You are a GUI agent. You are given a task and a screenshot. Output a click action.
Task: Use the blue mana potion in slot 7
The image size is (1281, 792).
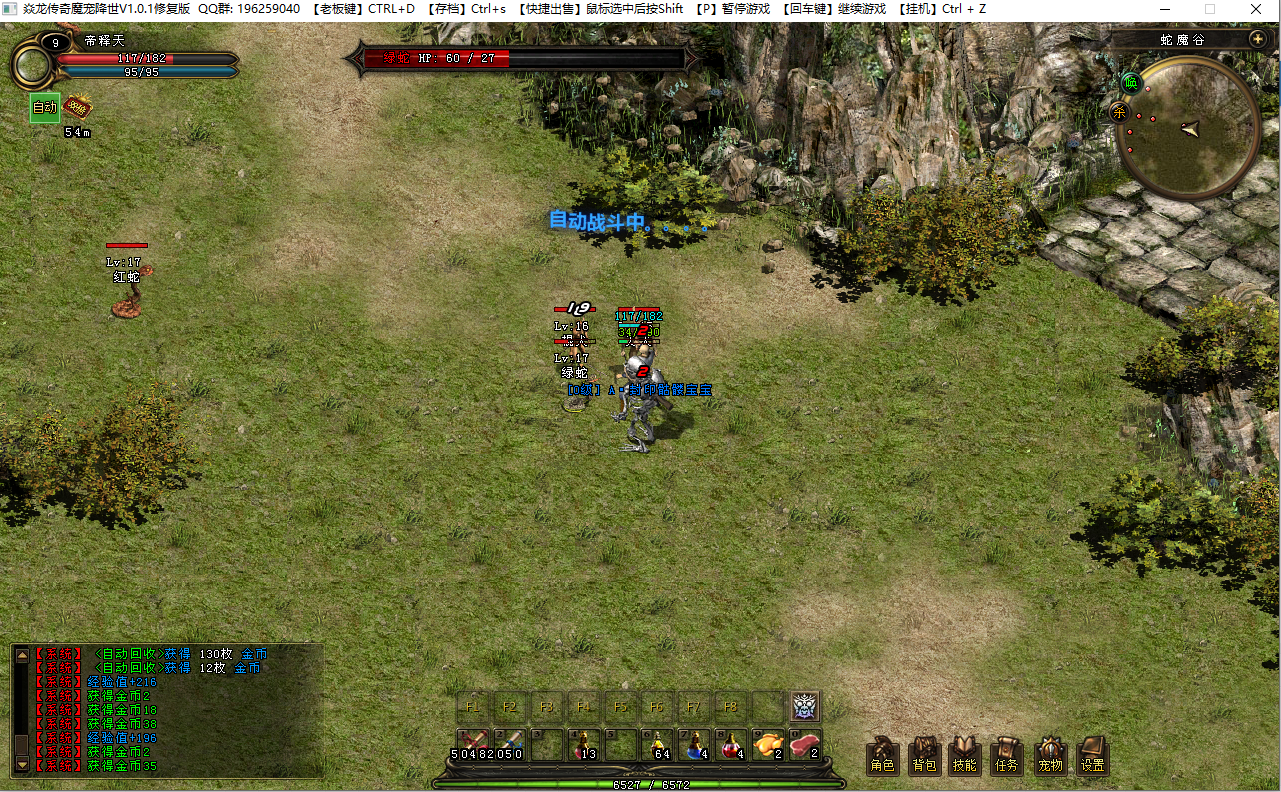coord(693,745)
